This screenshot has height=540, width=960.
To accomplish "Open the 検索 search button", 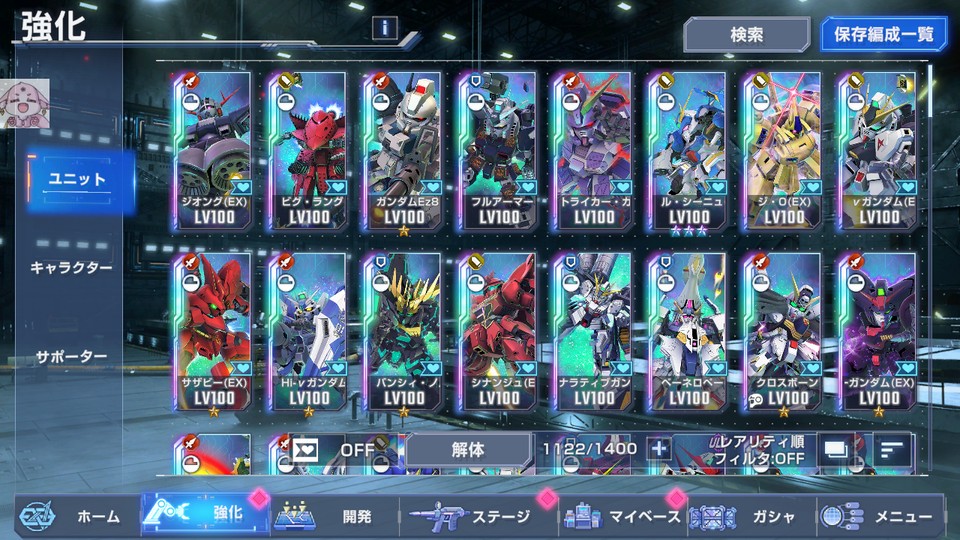I will click(746, 34).
